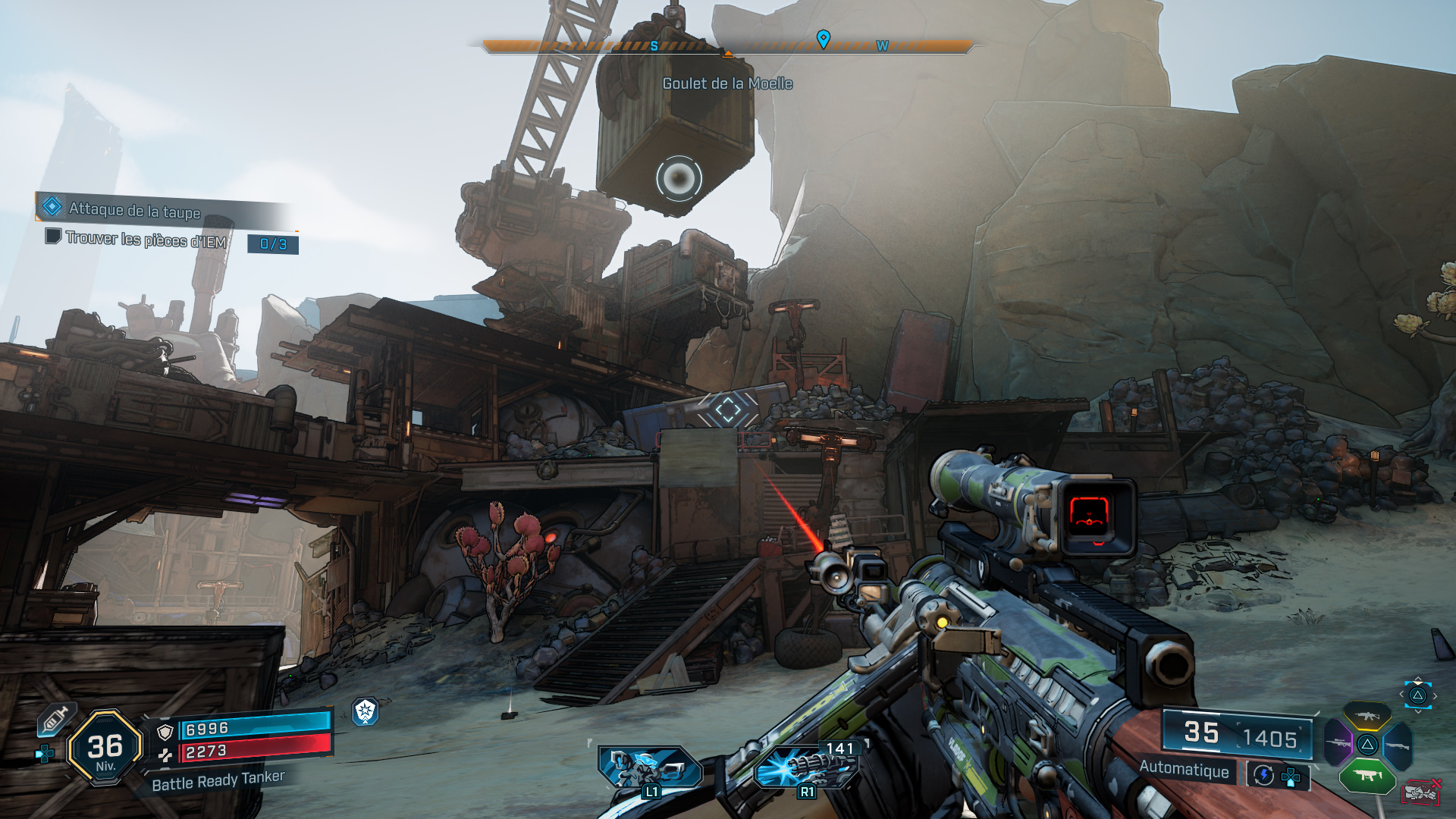1456x819 pixels.
Task: Activate the soldier action skill icon
Action: coord(650,767)
